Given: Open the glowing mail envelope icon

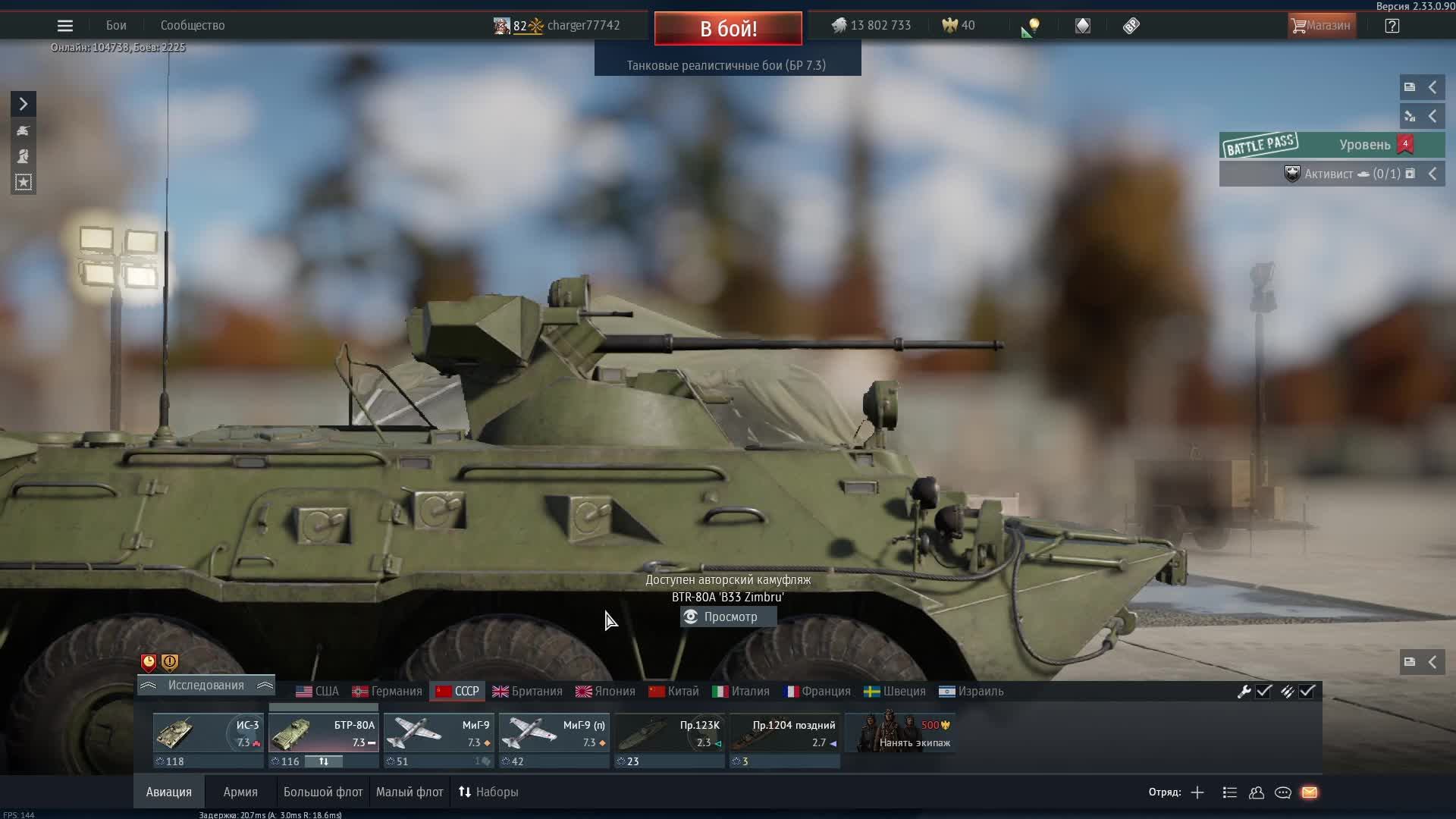Looking at the screenshot, I should [1310, 792].
